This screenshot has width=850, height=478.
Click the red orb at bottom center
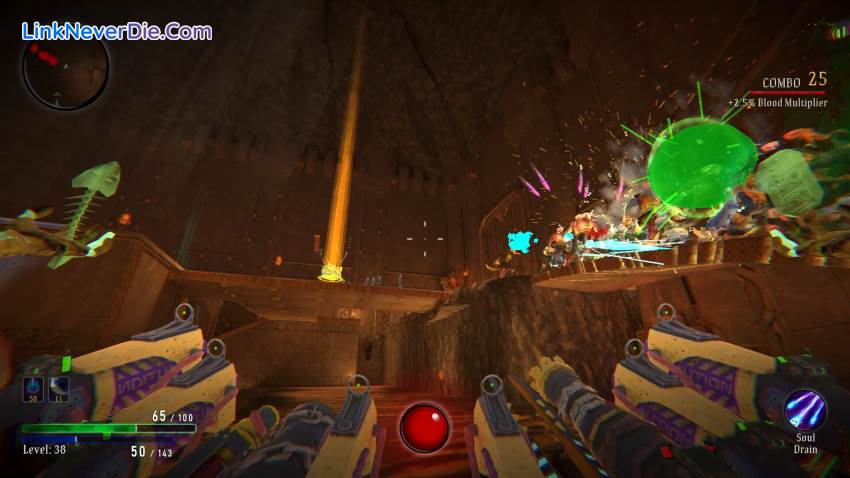[424, 427]
